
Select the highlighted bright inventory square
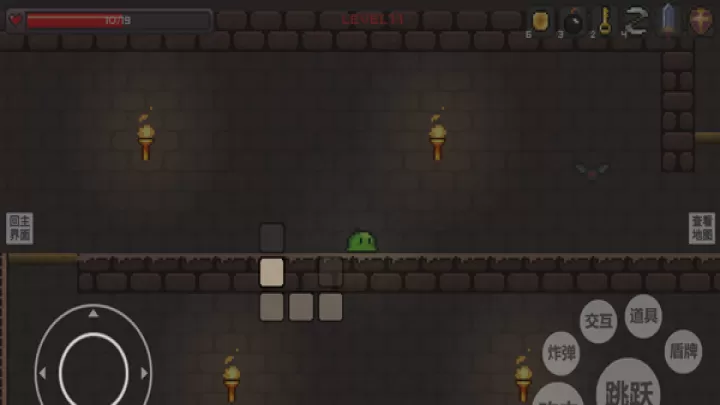click(x=272, y=272)
